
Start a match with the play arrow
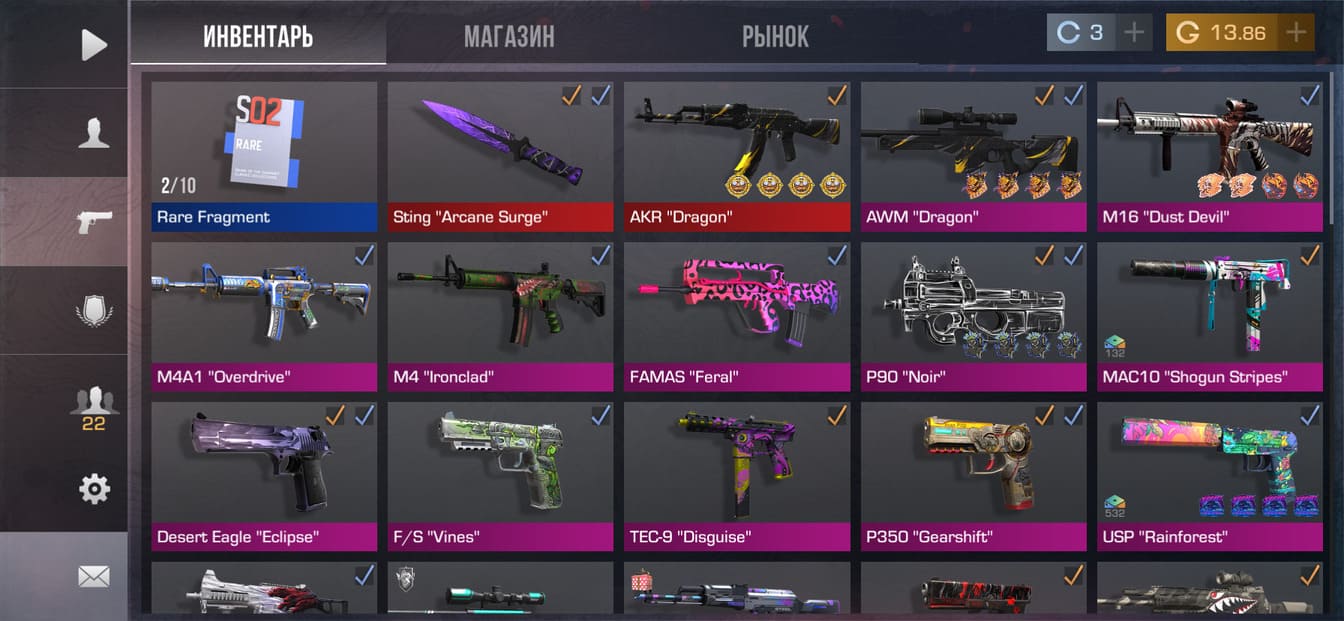pyautogui.click(x=93, y=44)
